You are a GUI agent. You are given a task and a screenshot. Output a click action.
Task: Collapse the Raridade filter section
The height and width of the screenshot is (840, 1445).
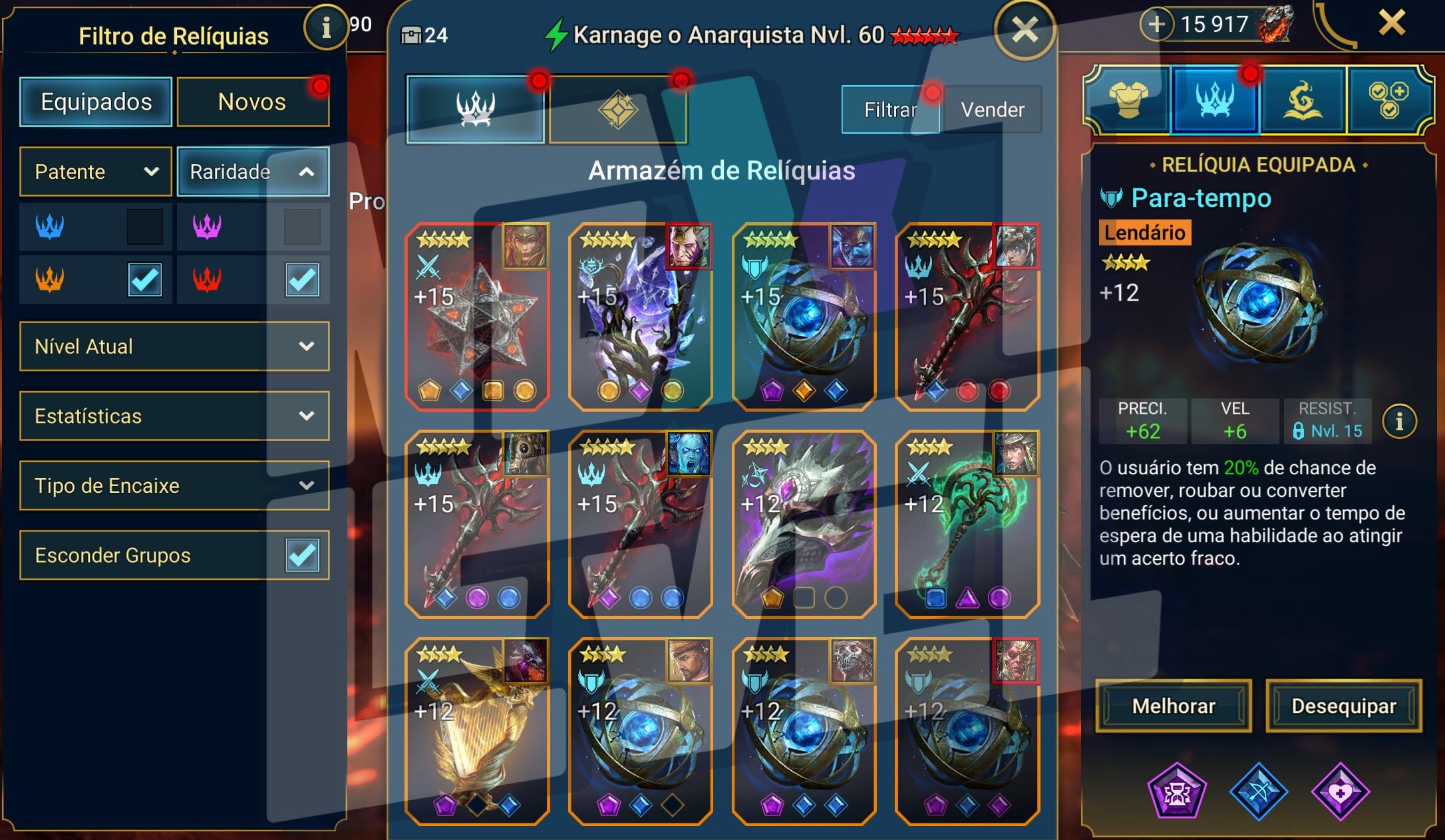click(253, 172)
